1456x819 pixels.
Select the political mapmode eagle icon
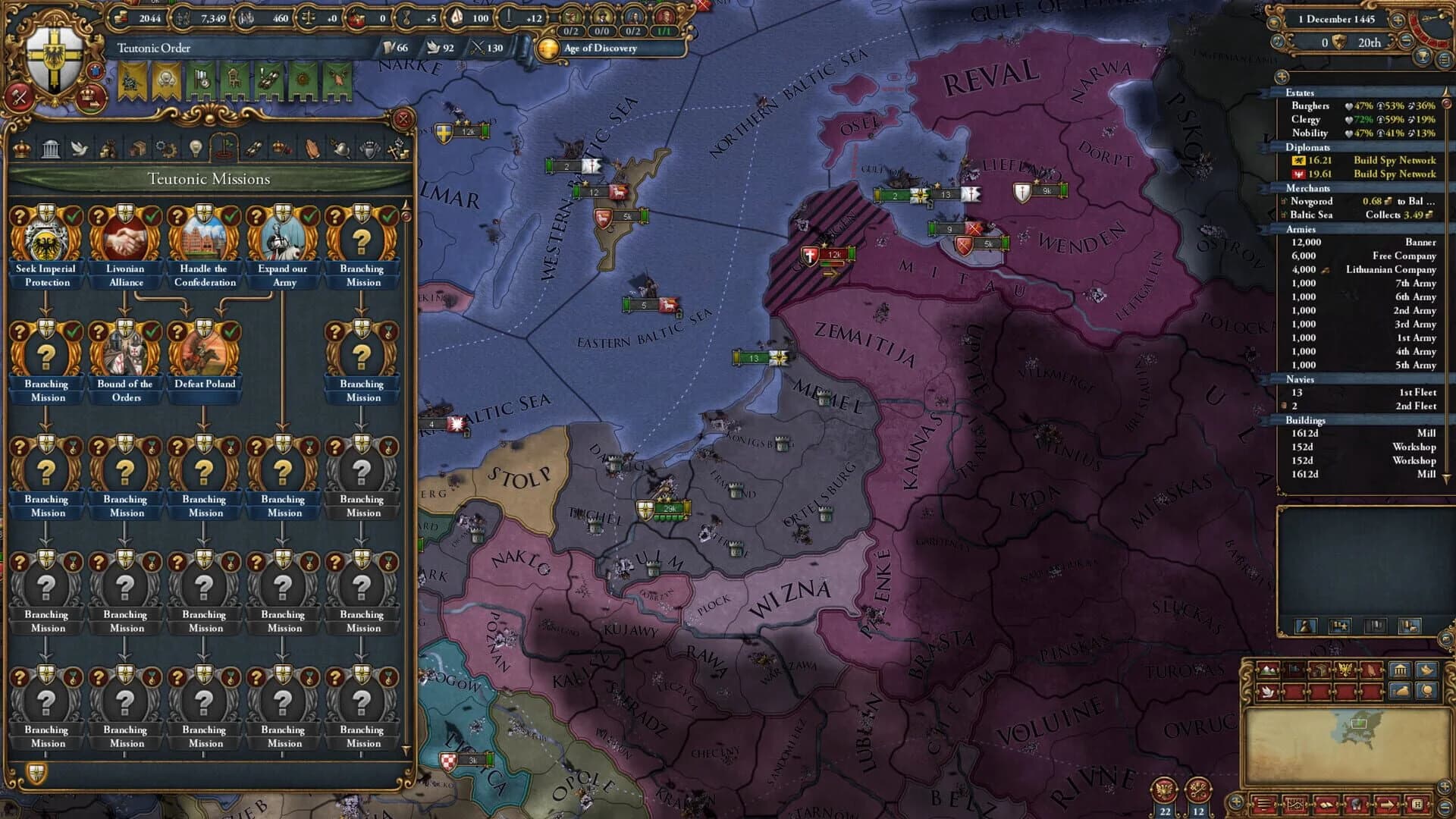point(1345,670)
